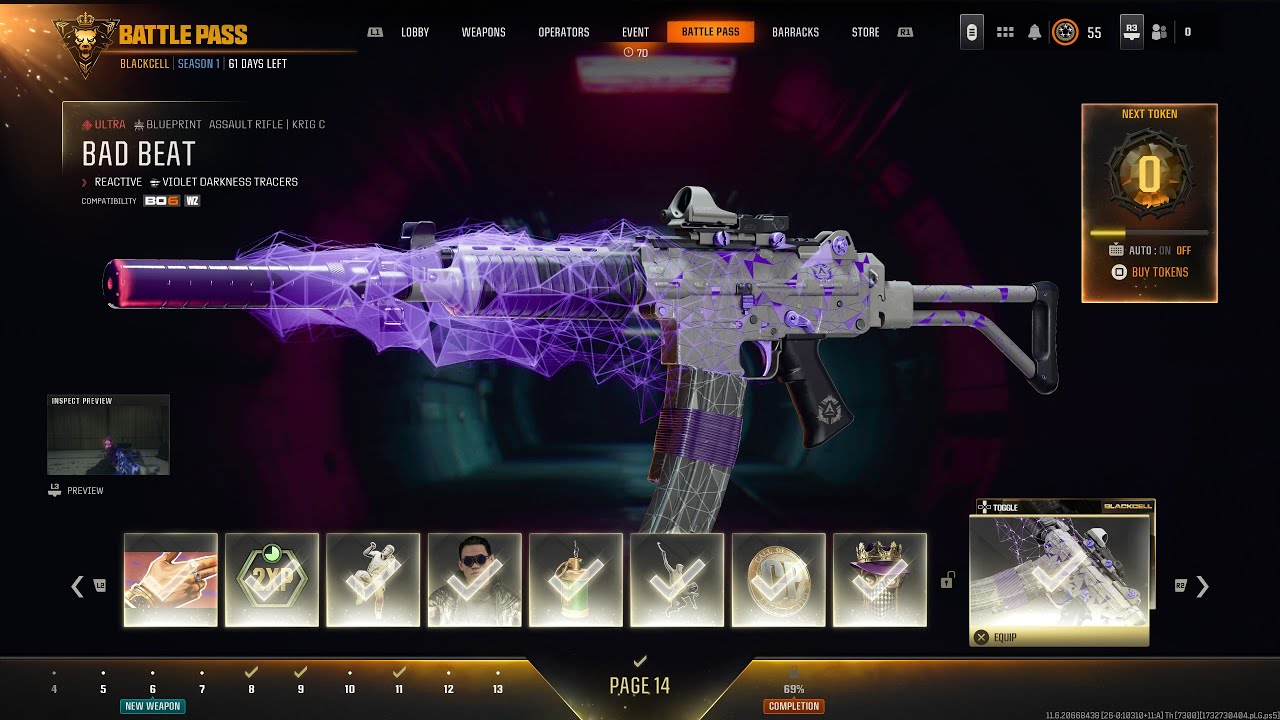Image resolution: width=1280 pixels, height=720 pixels.
Task: Pick the gold coin reward tile
Action: pos(779,580)
